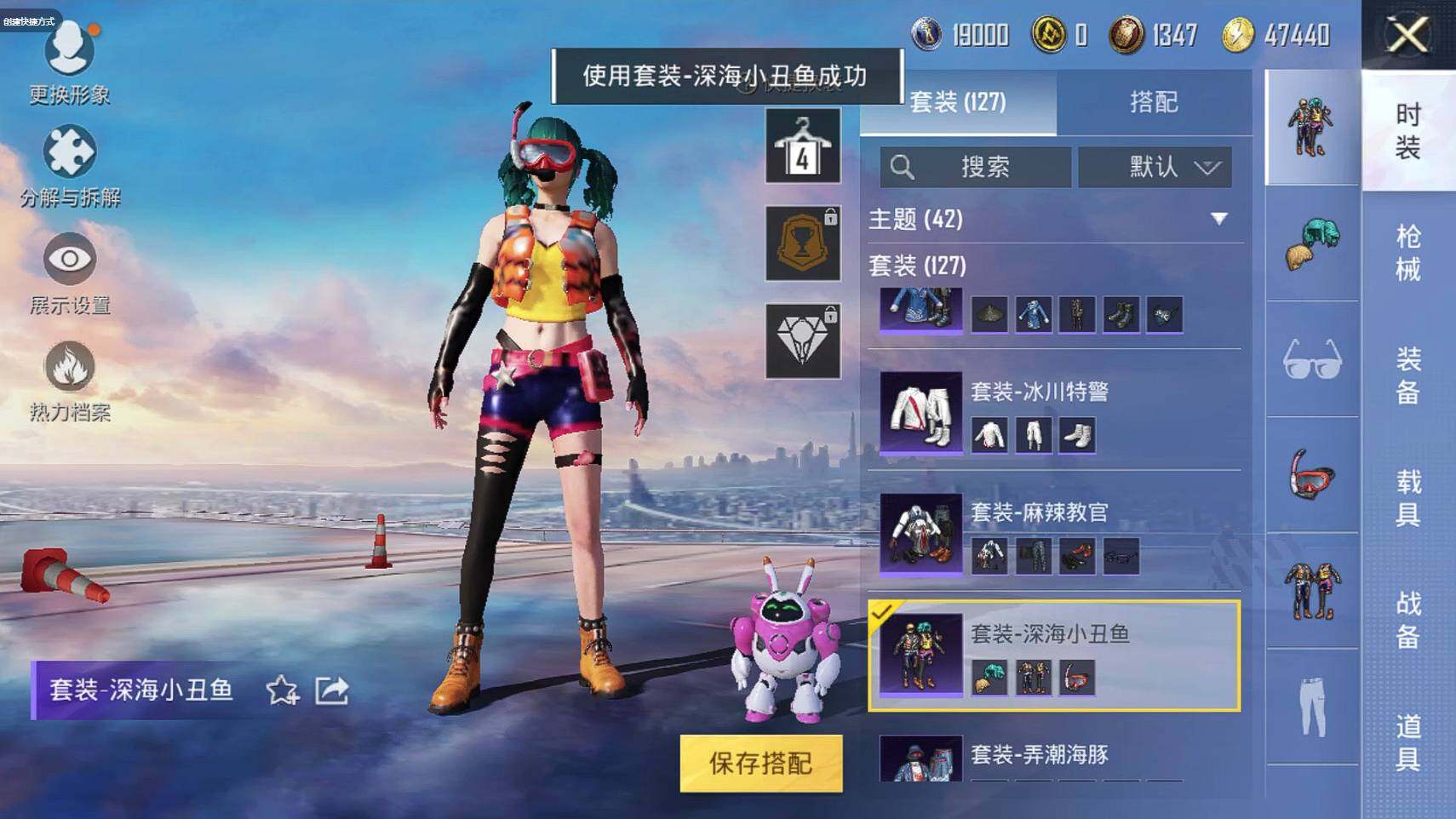Expand the 主题 (42) section
The height and width of the screenshot is (819, 1456).
(x=1219, y=219)
